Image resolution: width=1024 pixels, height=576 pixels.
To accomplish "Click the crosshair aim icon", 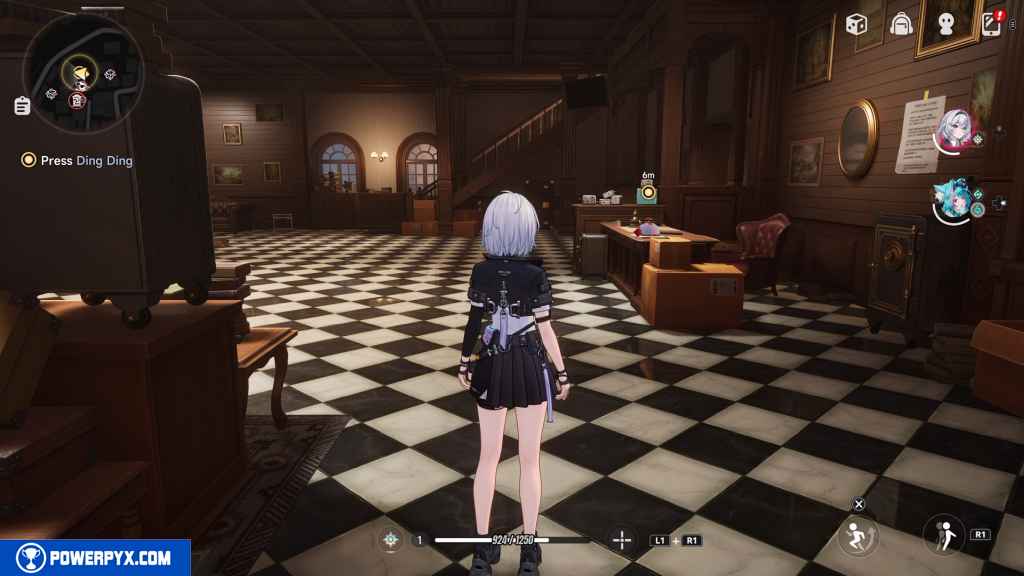I will (622, 540).
